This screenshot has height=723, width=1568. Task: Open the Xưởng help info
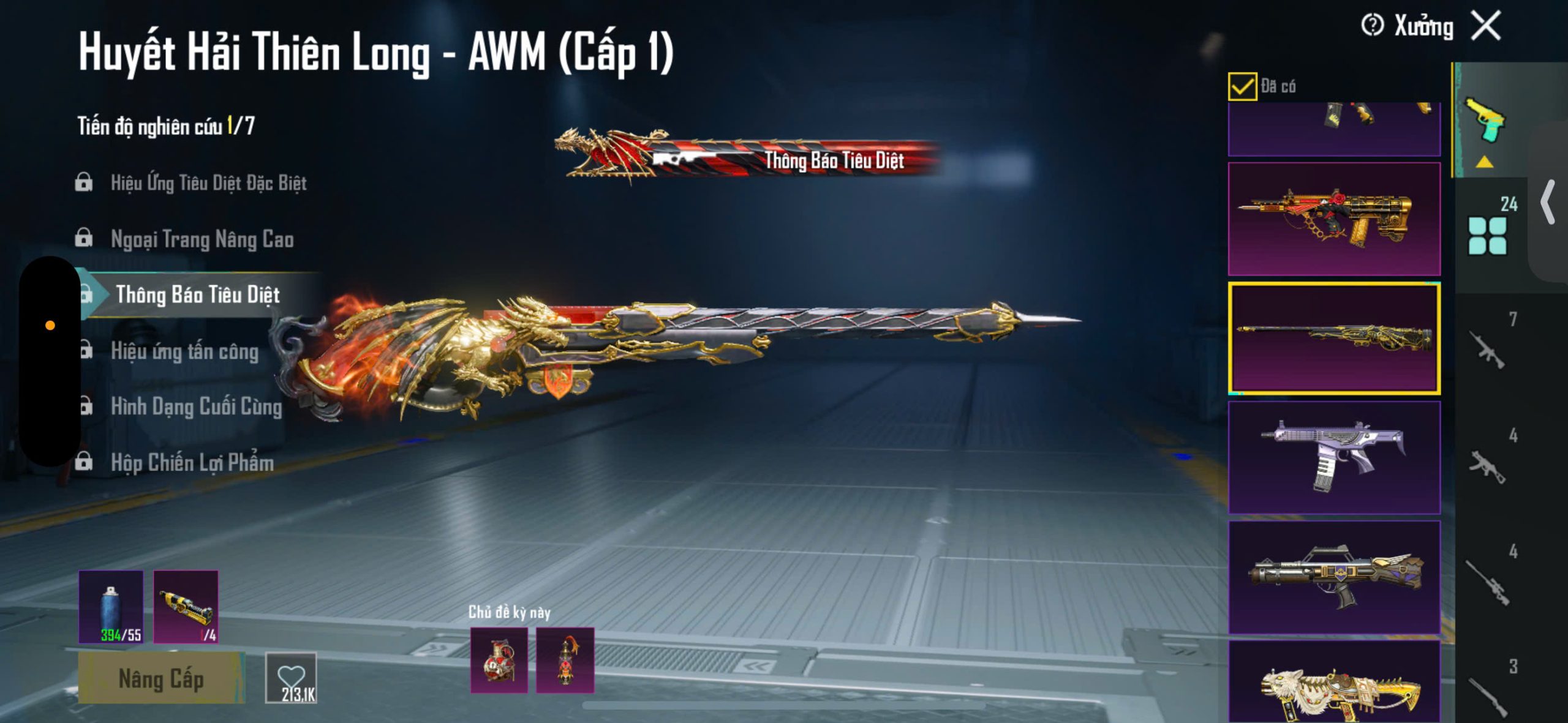1372,26
